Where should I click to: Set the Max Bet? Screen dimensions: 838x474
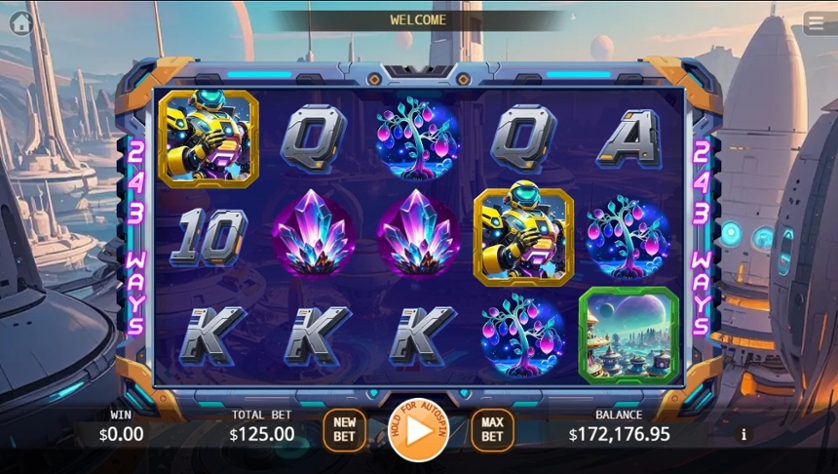coord(491,430)
